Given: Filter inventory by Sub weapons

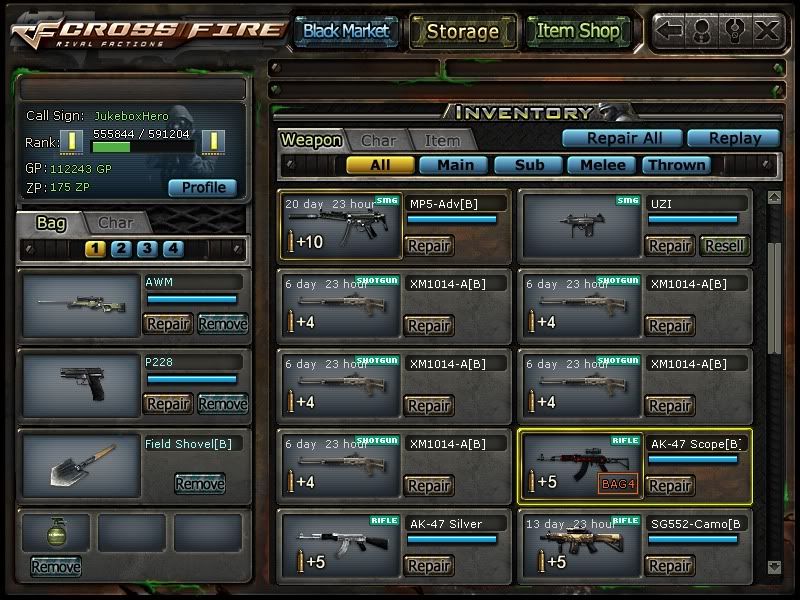Looking at the screenshot, I should click(529, 165).
